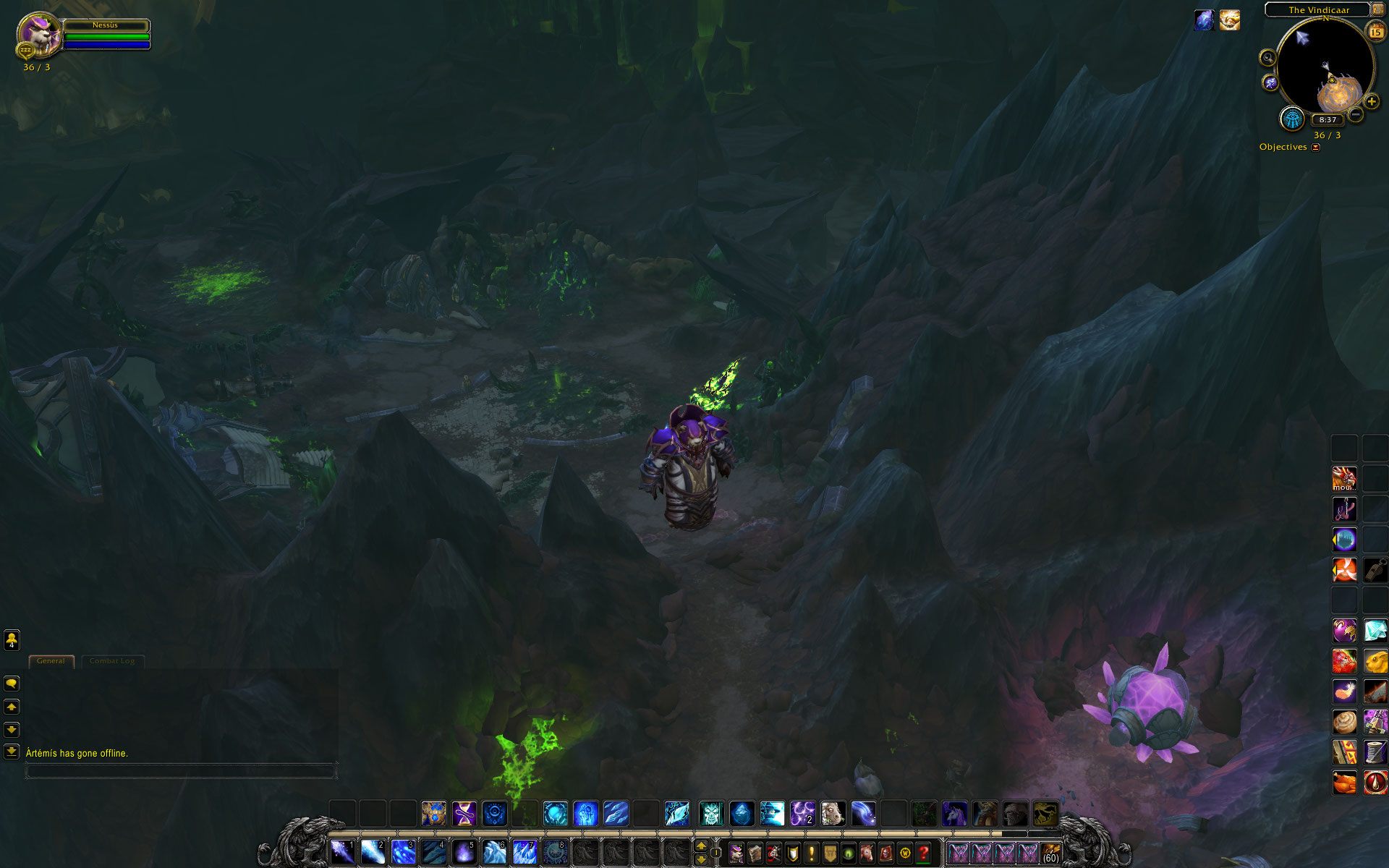Collapse the Objectives tracker
The width and height of the screenshot is (1389, 868).
pyautogui.click(x=1316, y=147)
